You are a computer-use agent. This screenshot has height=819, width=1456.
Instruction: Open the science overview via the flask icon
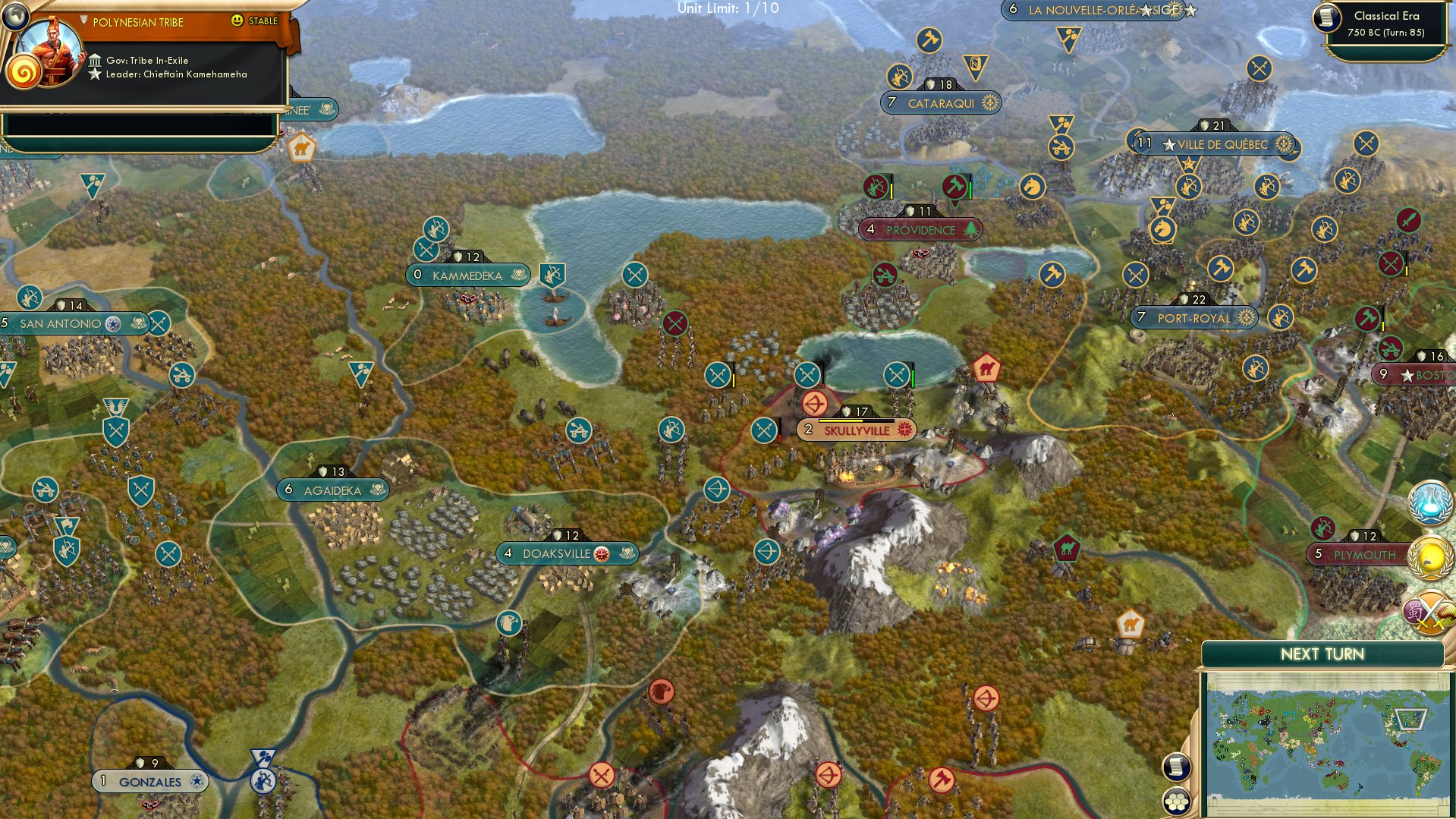[1431, 502]
